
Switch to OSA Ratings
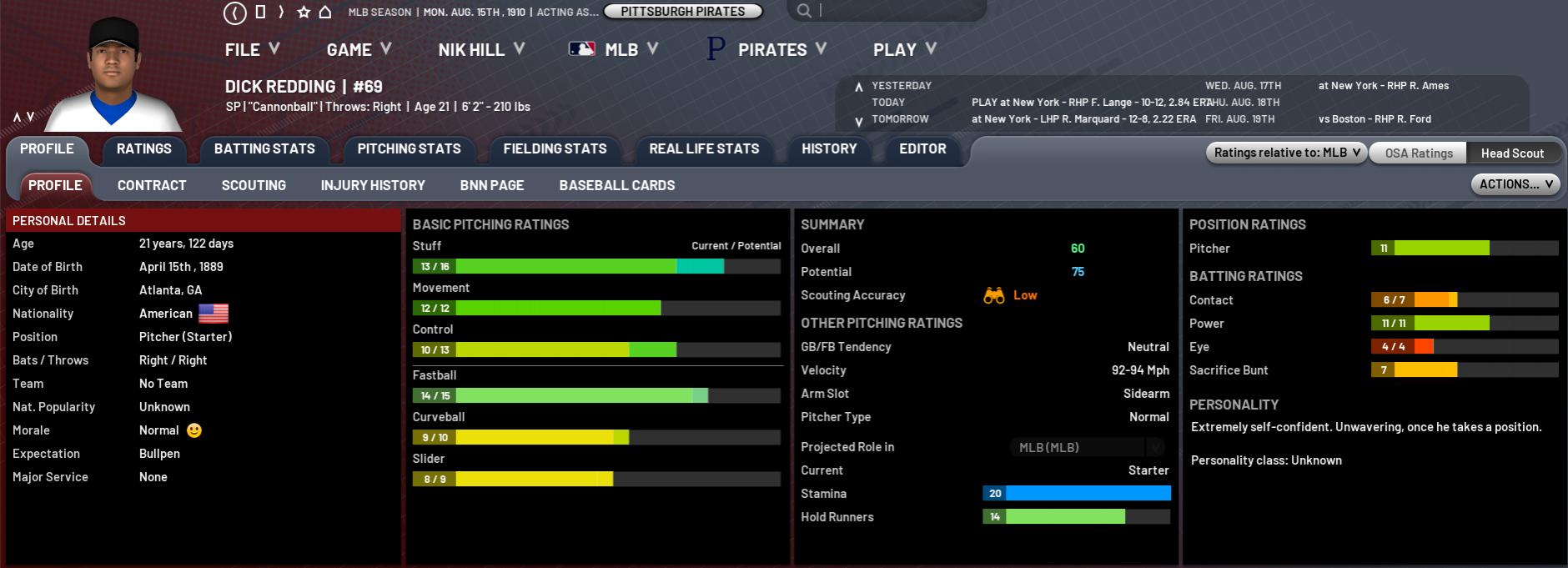click(1419, 153)
